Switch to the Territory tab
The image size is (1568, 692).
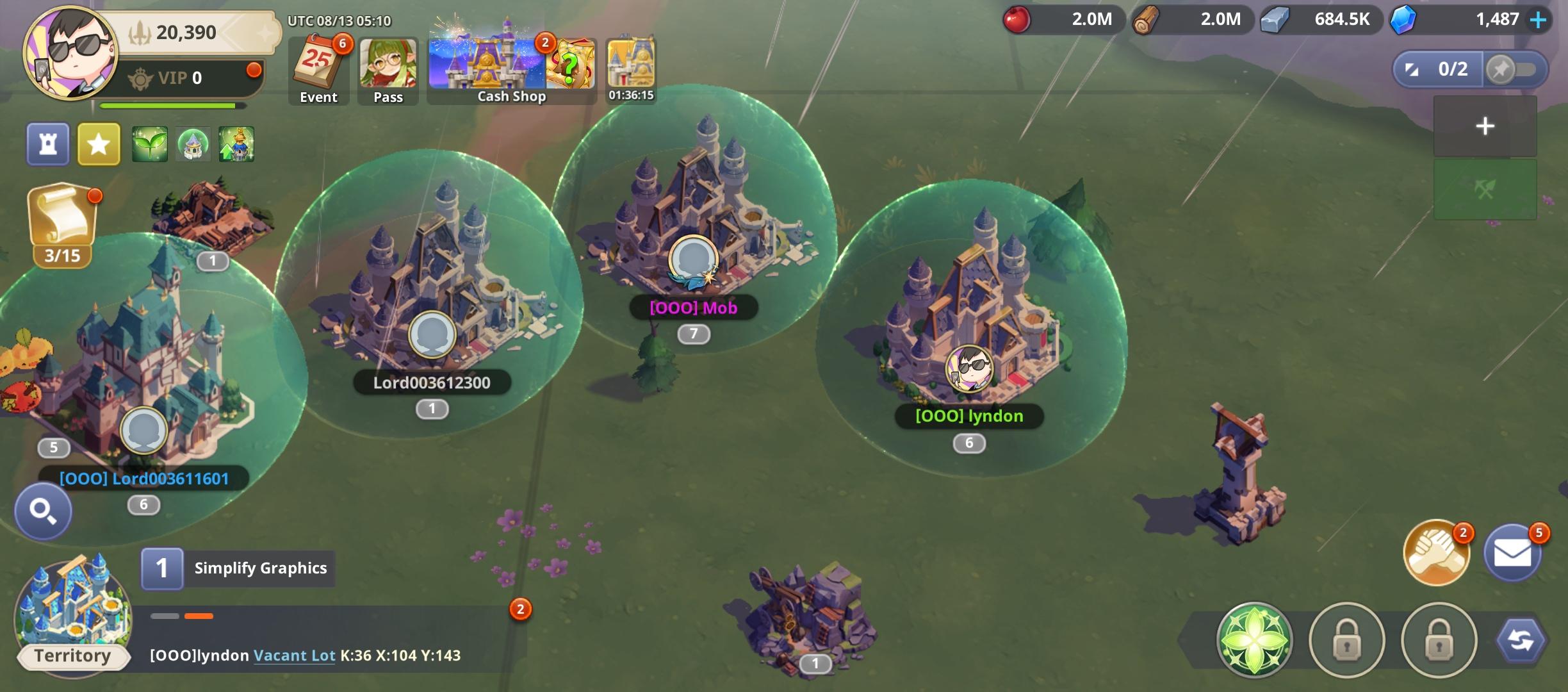click(x=72, y=655)
